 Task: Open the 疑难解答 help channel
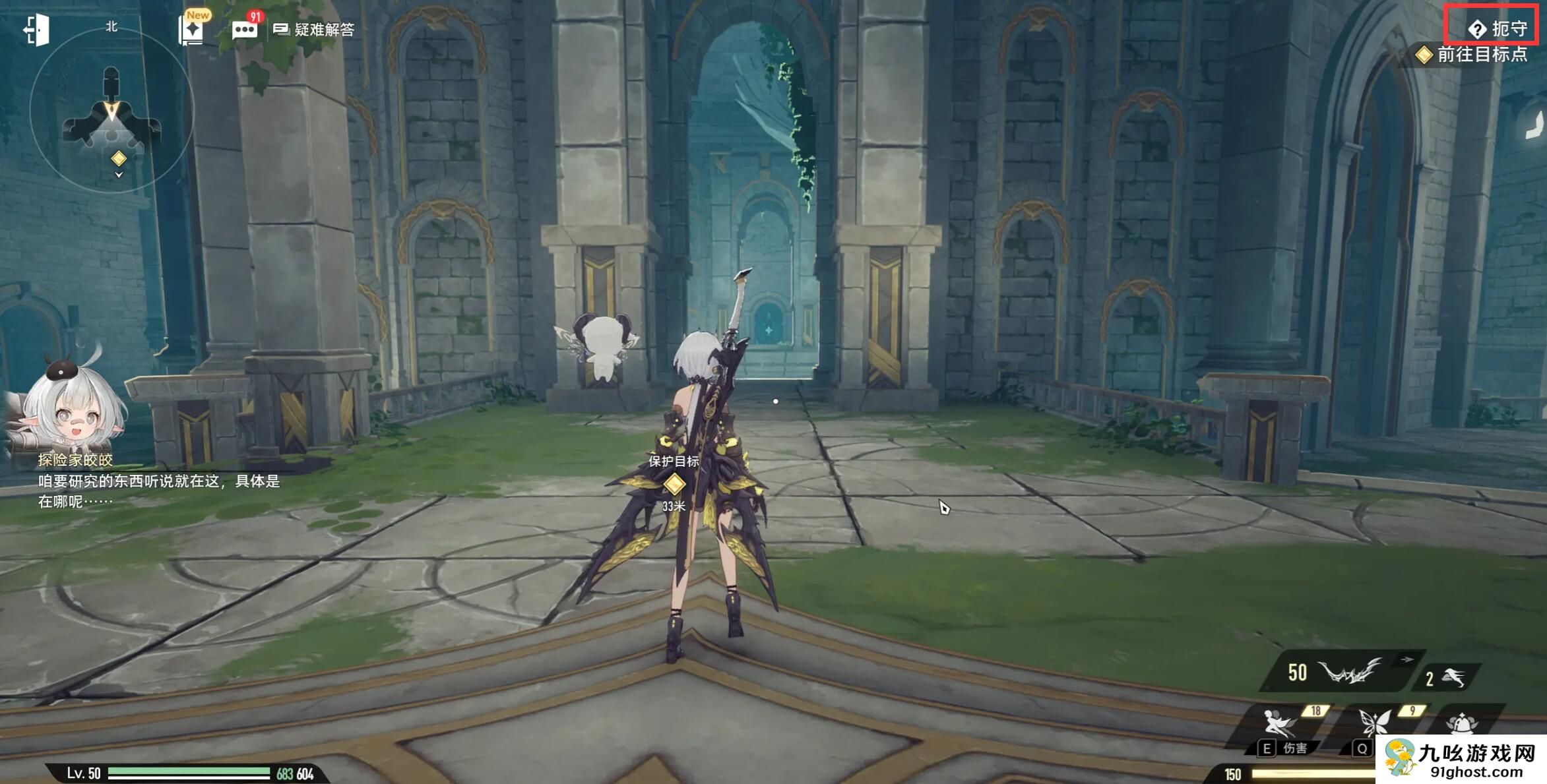[x=315, y=30]
